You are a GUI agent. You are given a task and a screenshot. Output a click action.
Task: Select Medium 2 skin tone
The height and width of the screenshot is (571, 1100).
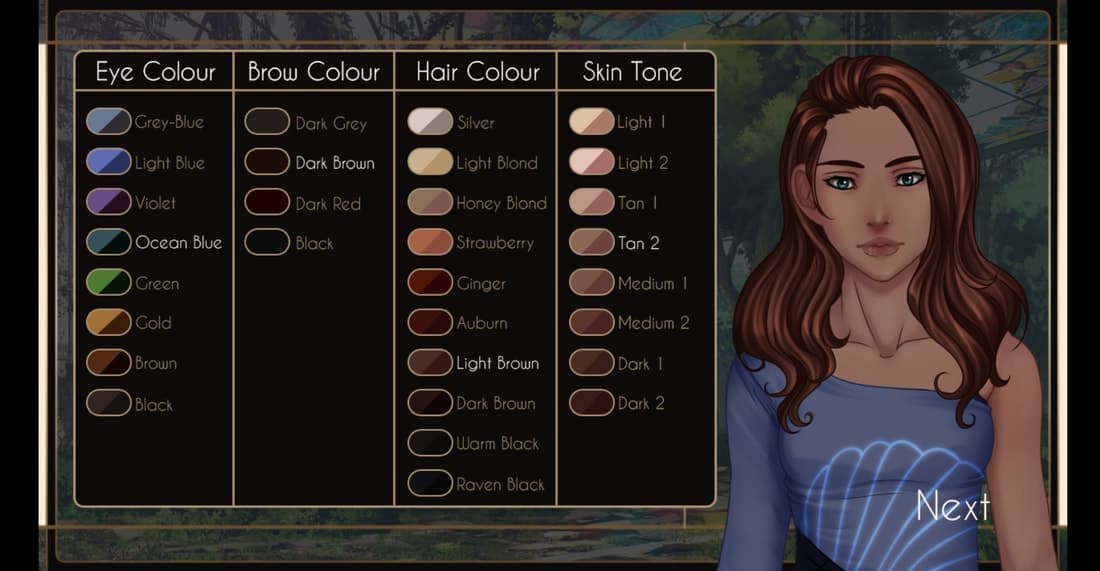[x=591, y=323]
